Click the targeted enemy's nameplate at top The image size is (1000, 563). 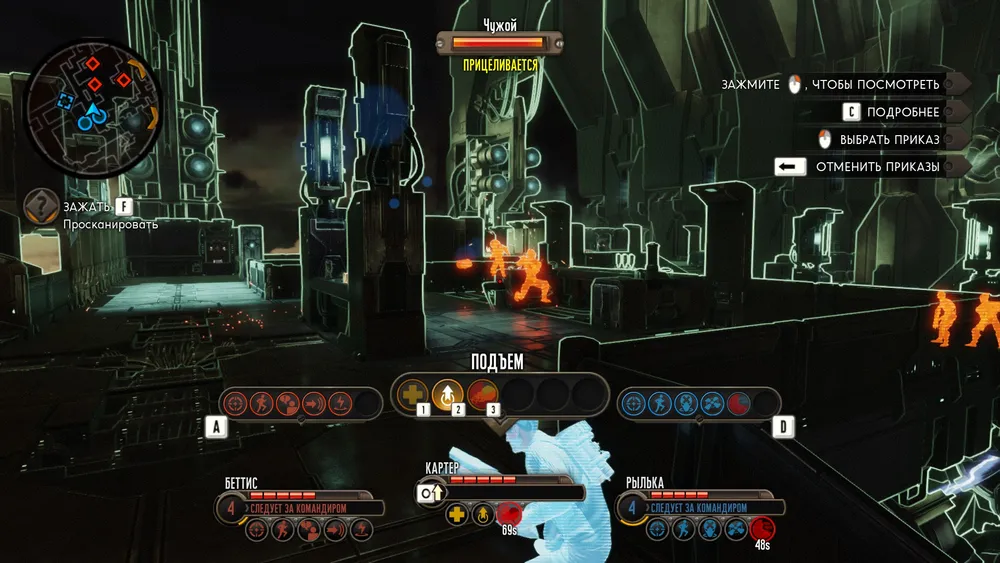[x=499, y=42]
